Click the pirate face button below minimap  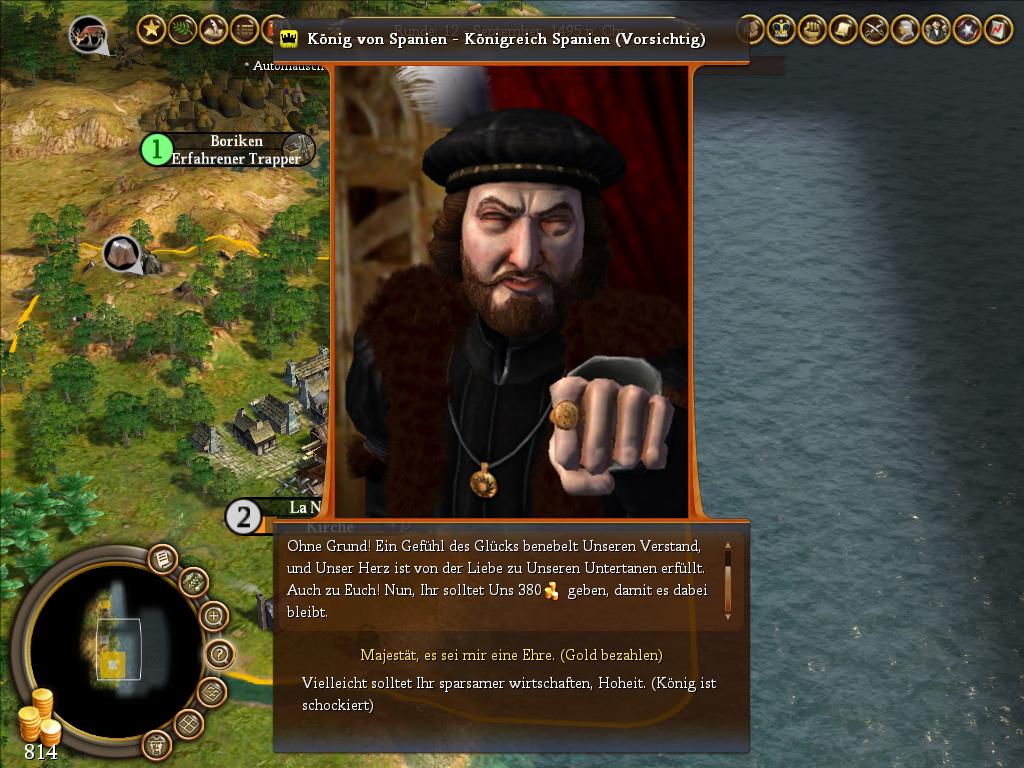(x=156, y=744)
